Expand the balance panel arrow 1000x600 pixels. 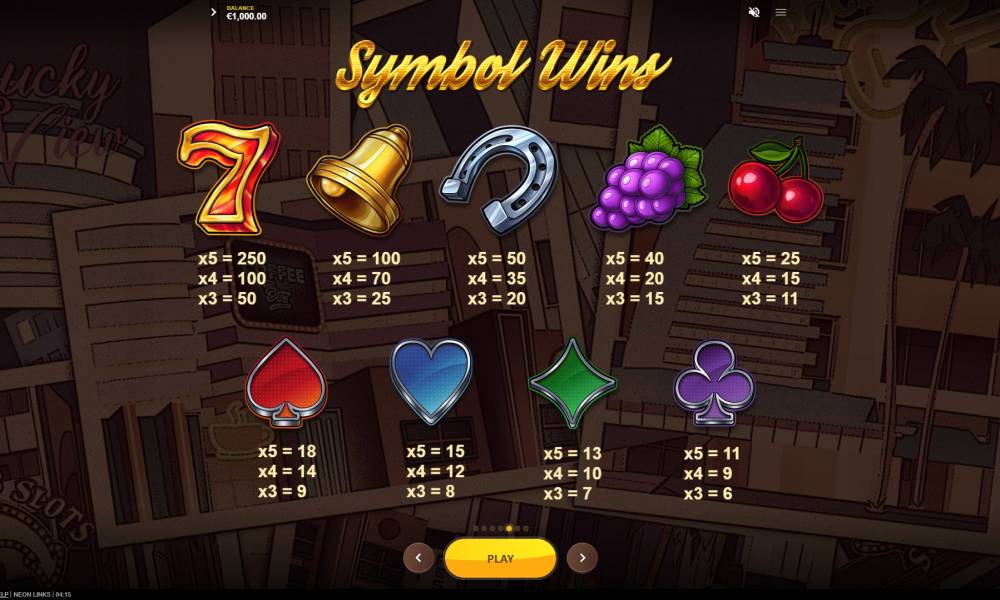[214, 12]
